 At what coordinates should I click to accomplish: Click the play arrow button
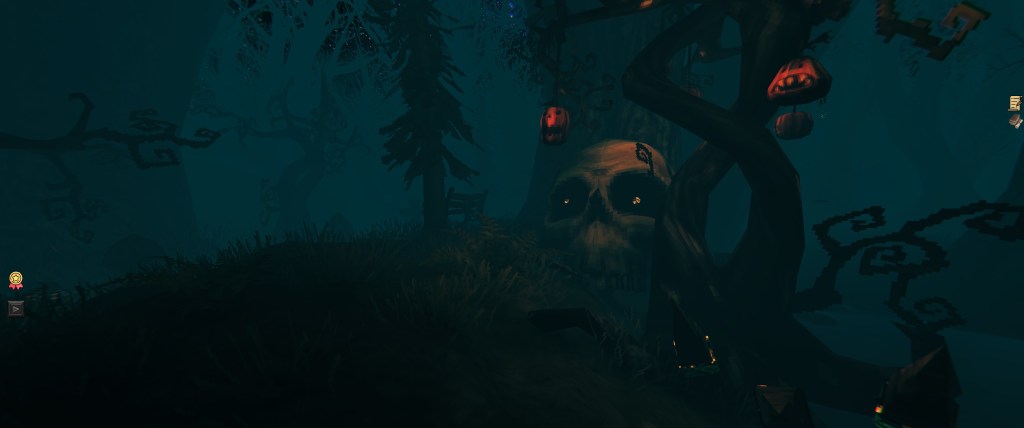15,308
